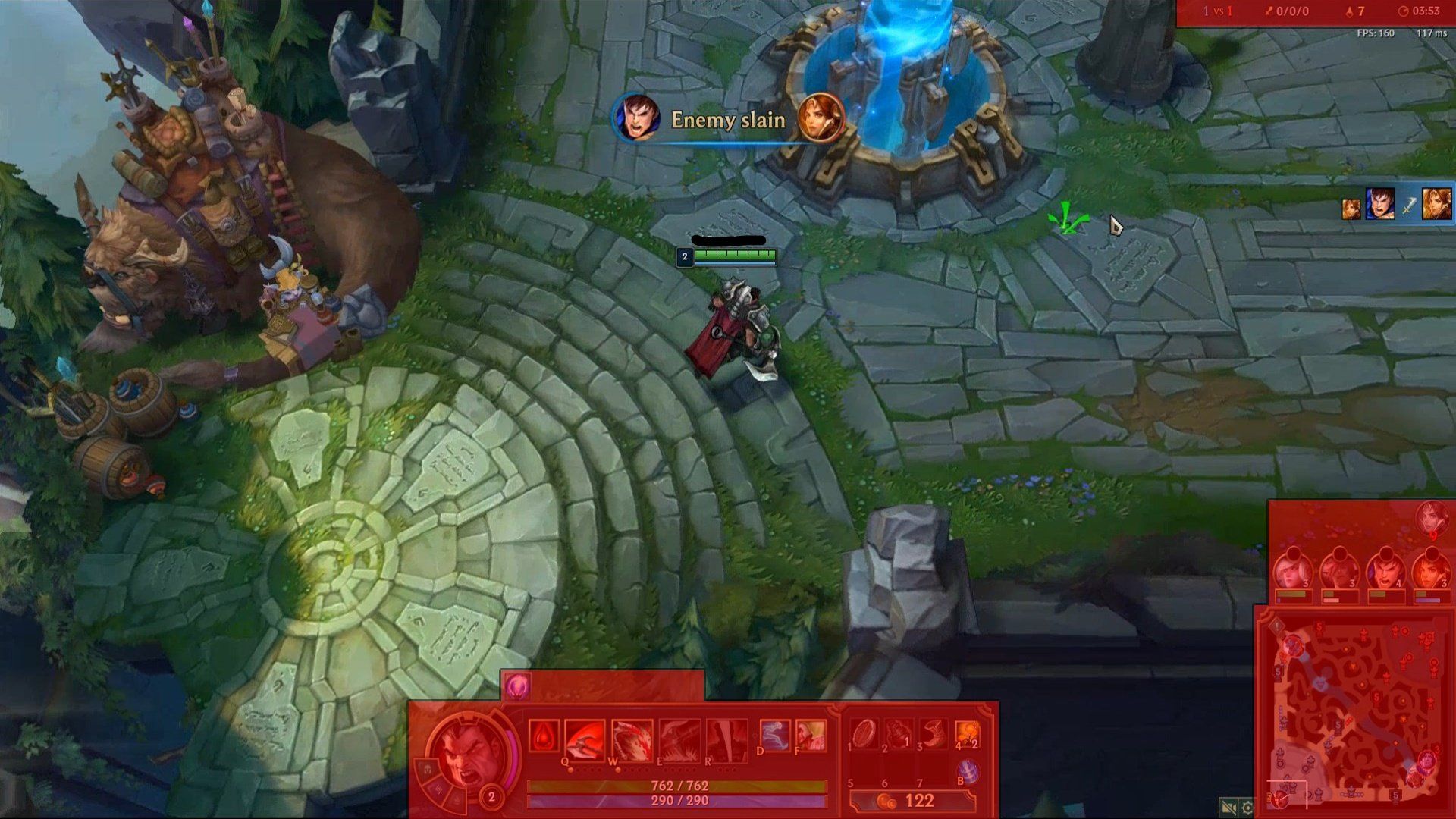Open the shop via the gold counter
The image size is (1456, 819).
[x=912, y=801]
